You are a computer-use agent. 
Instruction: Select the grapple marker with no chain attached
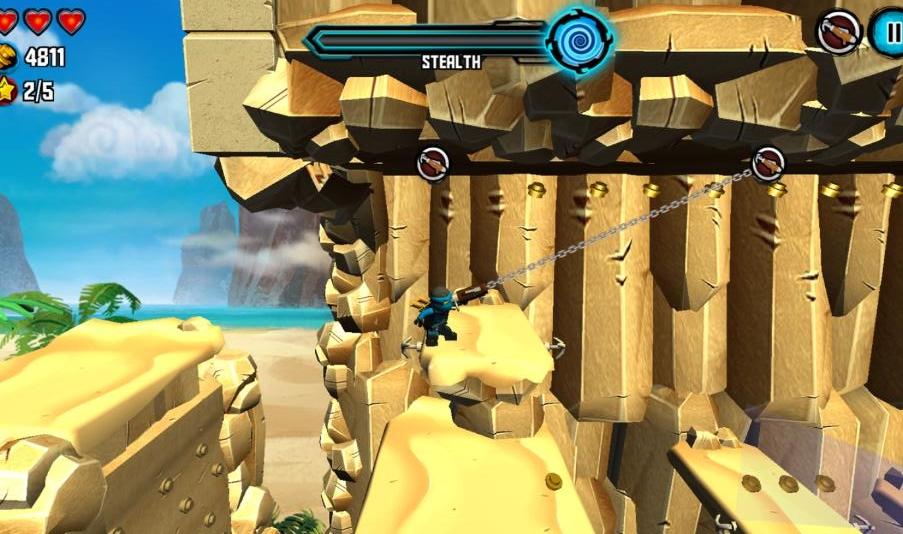click(x=433, y=163)
